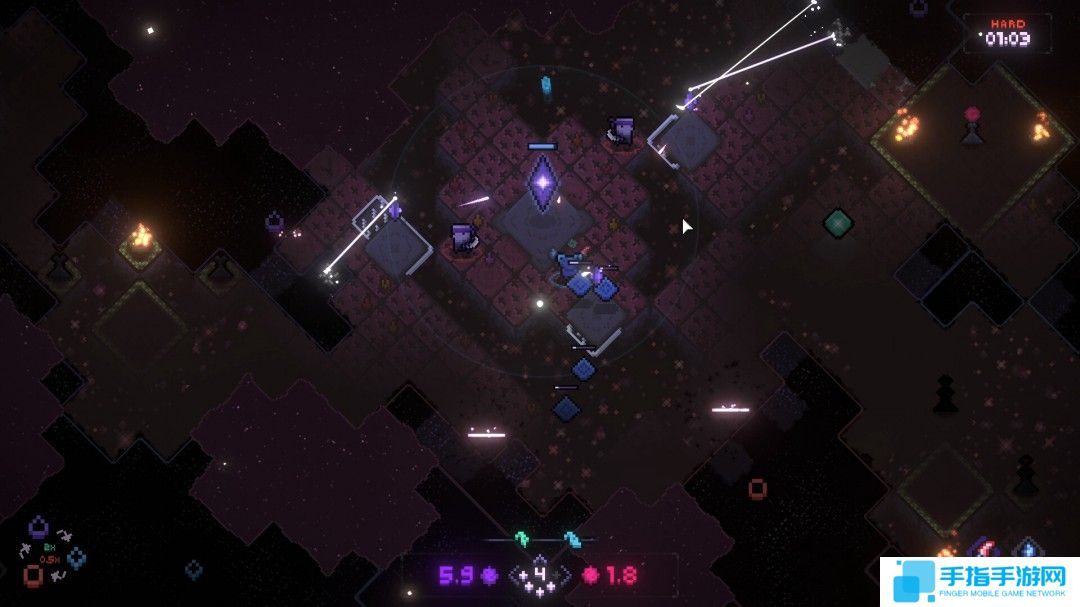The width and height of the screenshot is (1080, 607).
Task: Select the purple droplet resource icon
Action: pos(38,525)
